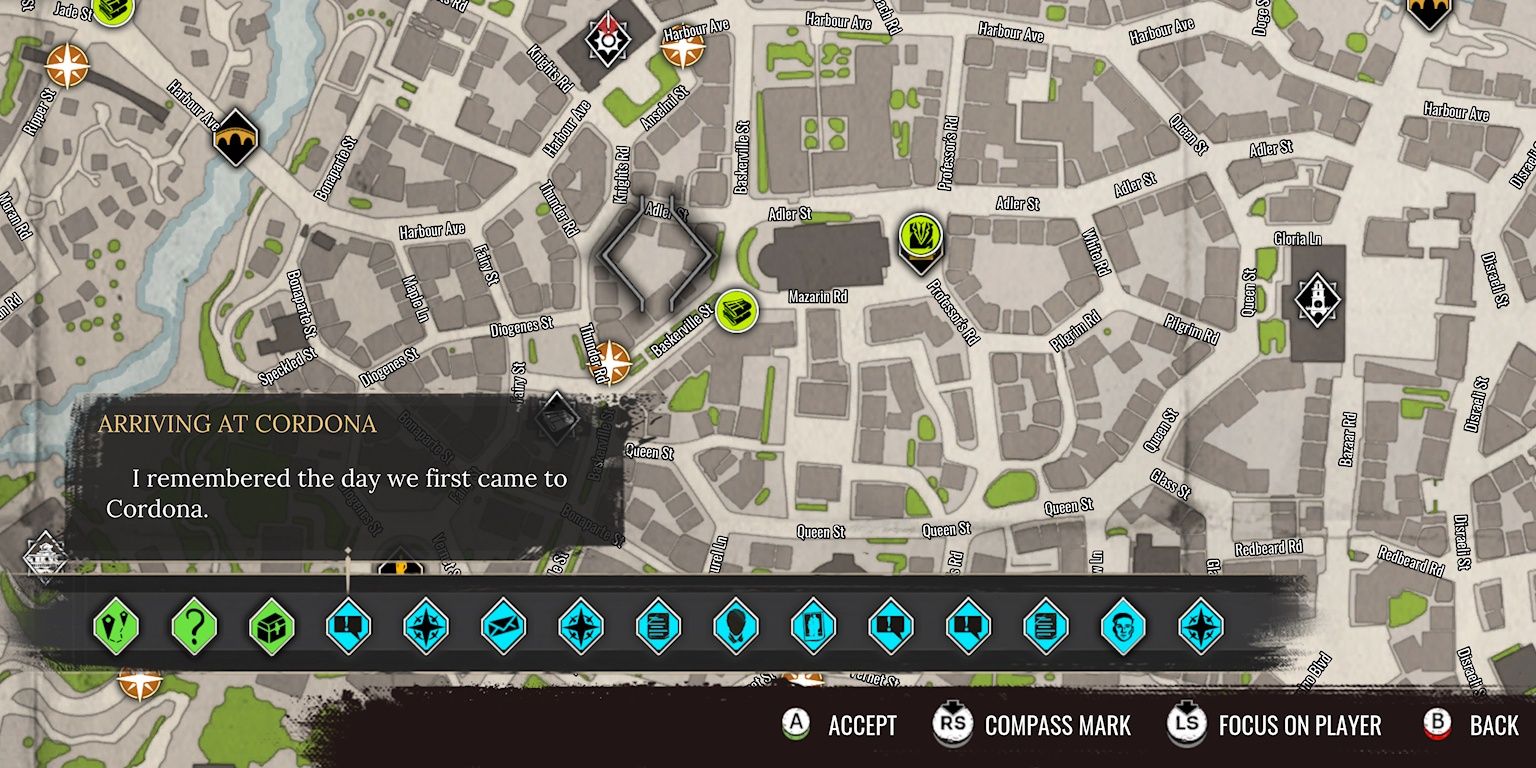Image resolution: width=1536 pixels, height=768 pixels.
Task: Select the document notes case icon
Action: [660, 627]
